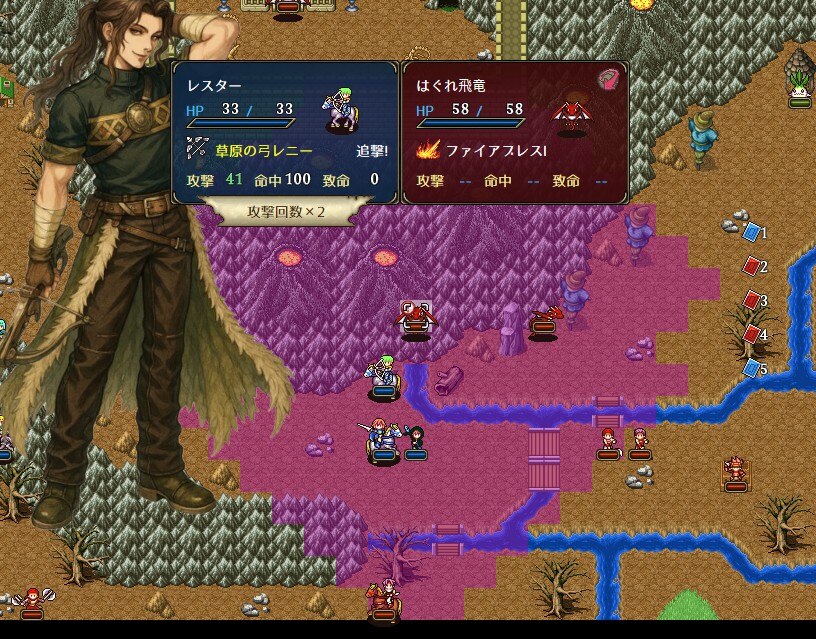Click the pink badge on the enemy panel
The width and height of the screenshot is (816, 639).
click(608, 80)
